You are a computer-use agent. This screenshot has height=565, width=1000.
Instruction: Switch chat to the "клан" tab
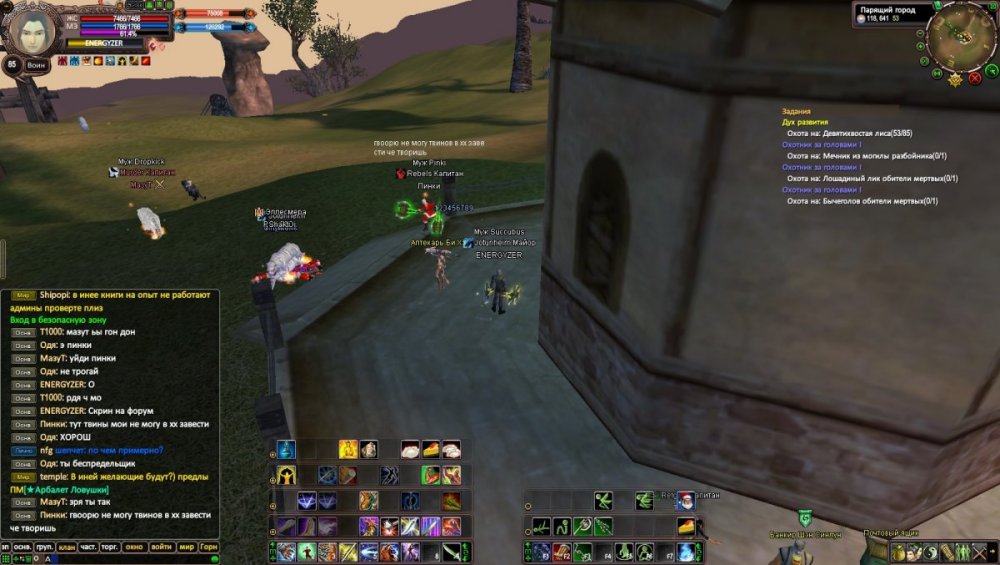pos(66,547)
